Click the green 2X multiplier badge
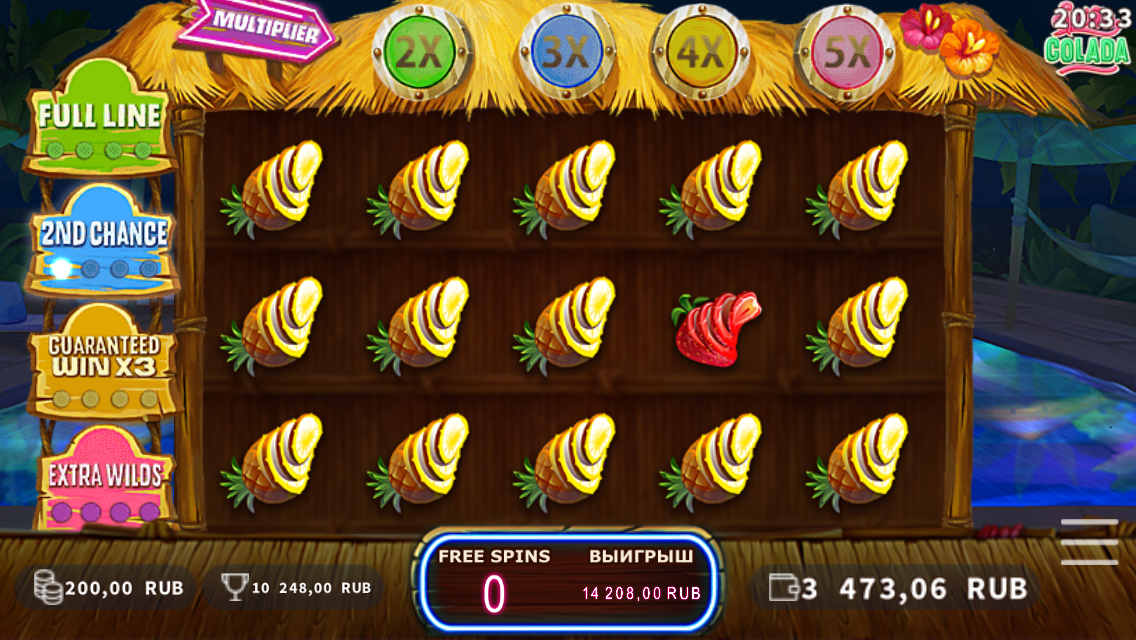The height and width of the screenshot is (640, 1136). coord(414,53)
